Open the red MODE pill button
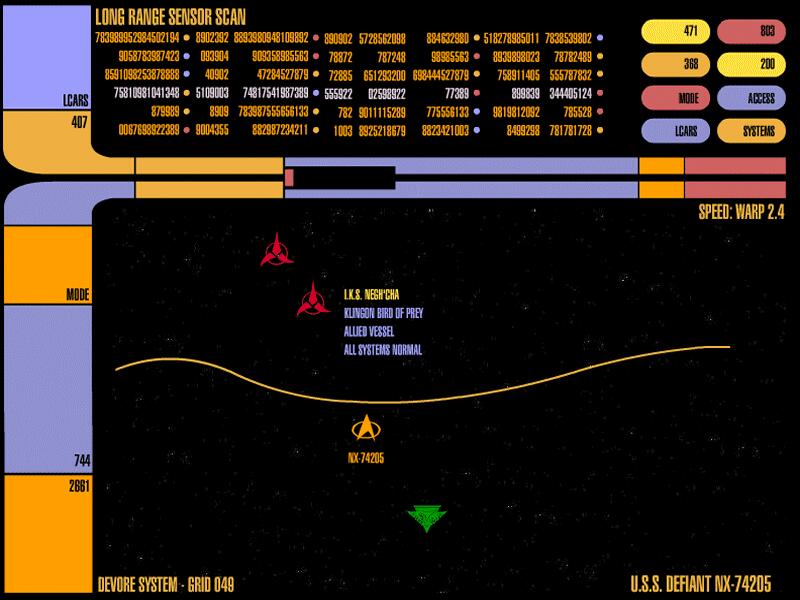Image resolution: width=800 pixels, height=600 pixels. pos(675,99)
